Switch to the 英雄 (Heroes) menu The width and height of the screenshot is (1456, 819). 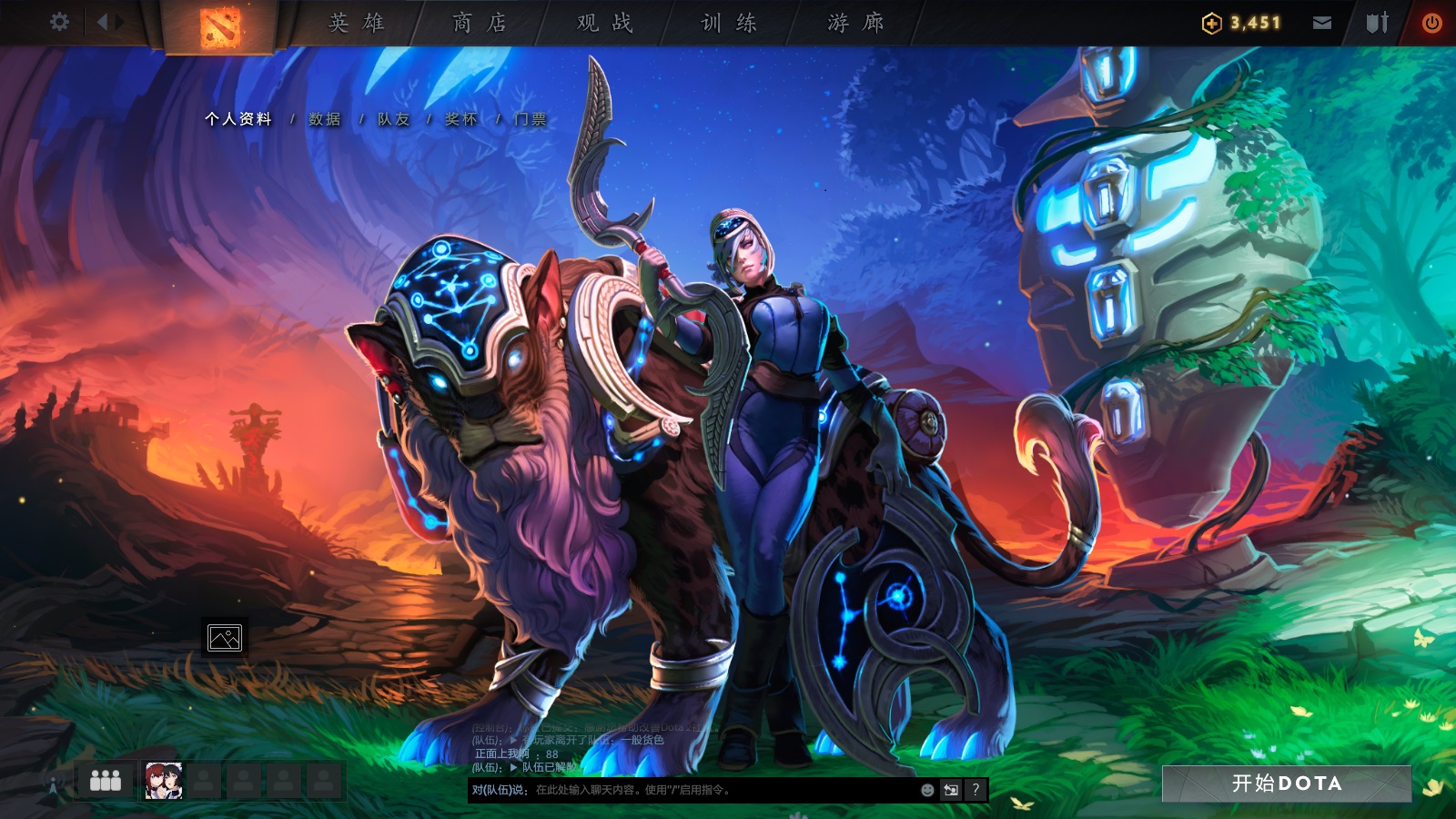[355, 23]
